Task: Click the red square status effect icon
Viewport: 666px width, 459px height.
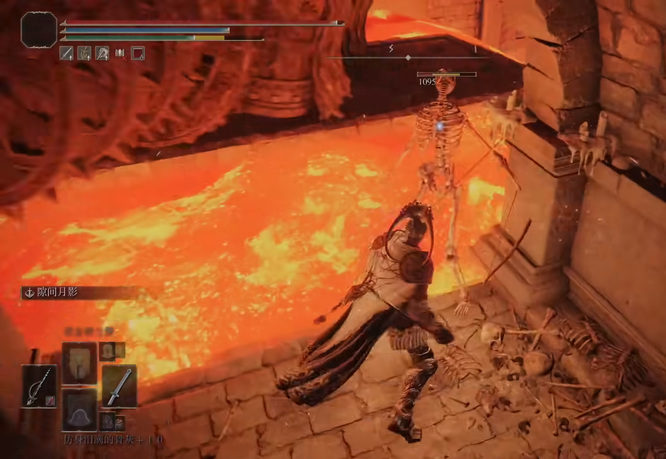Action: [x=138, y=53]
